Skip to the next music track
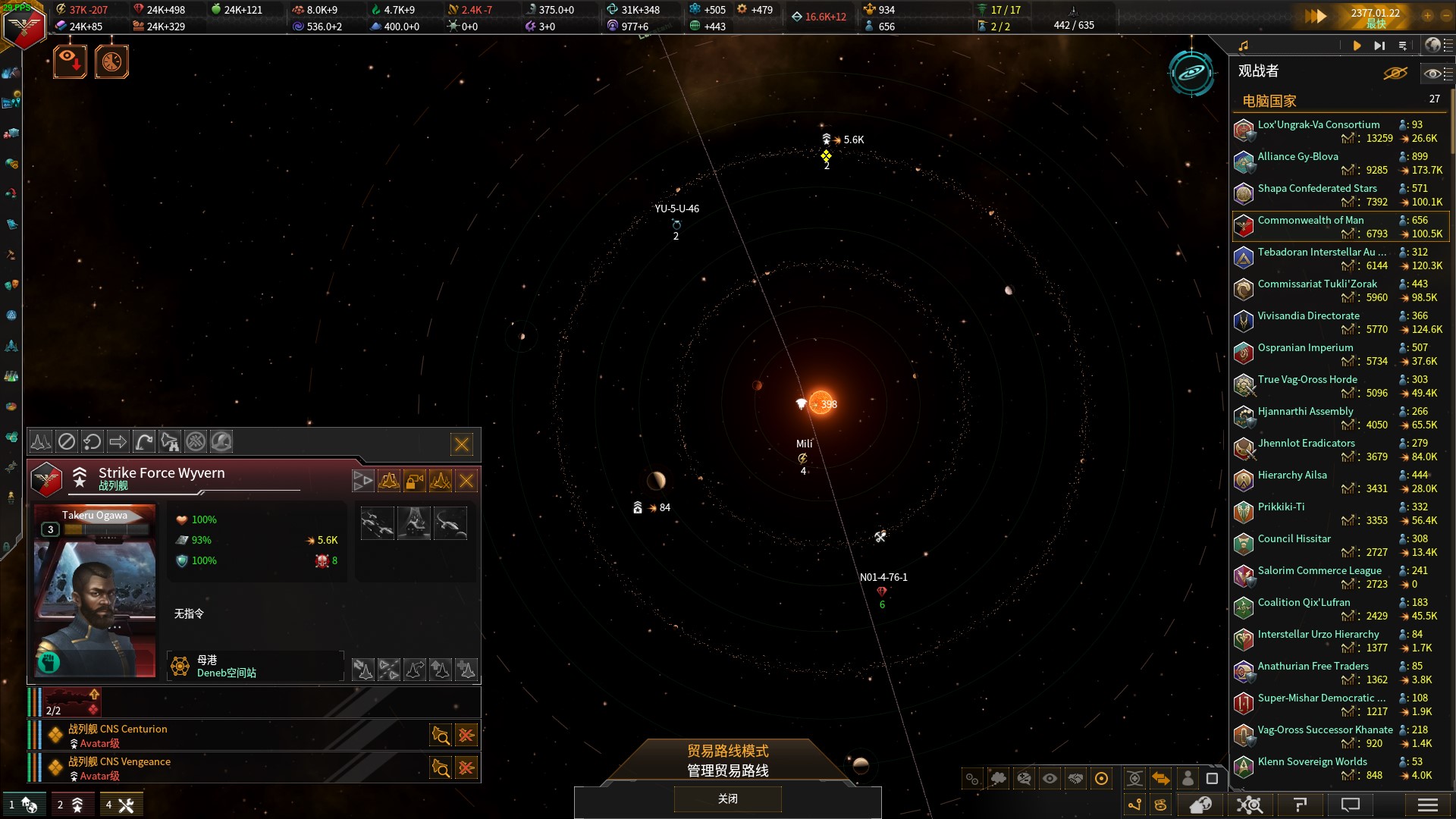The width and height of the screenshot is (1456, 819). point(1379,45)
